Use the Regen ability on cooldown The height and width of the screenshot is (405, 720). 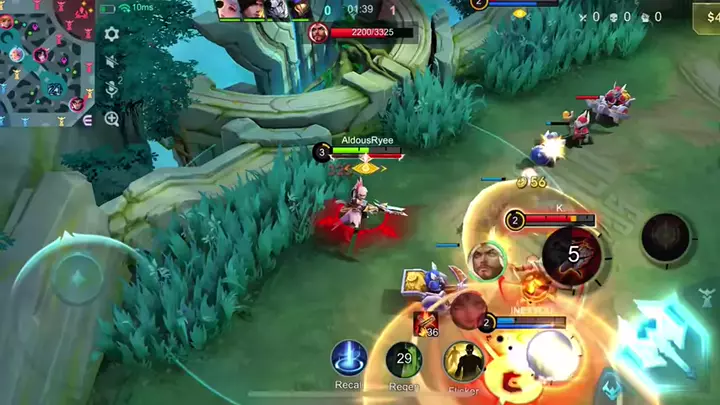404,359
